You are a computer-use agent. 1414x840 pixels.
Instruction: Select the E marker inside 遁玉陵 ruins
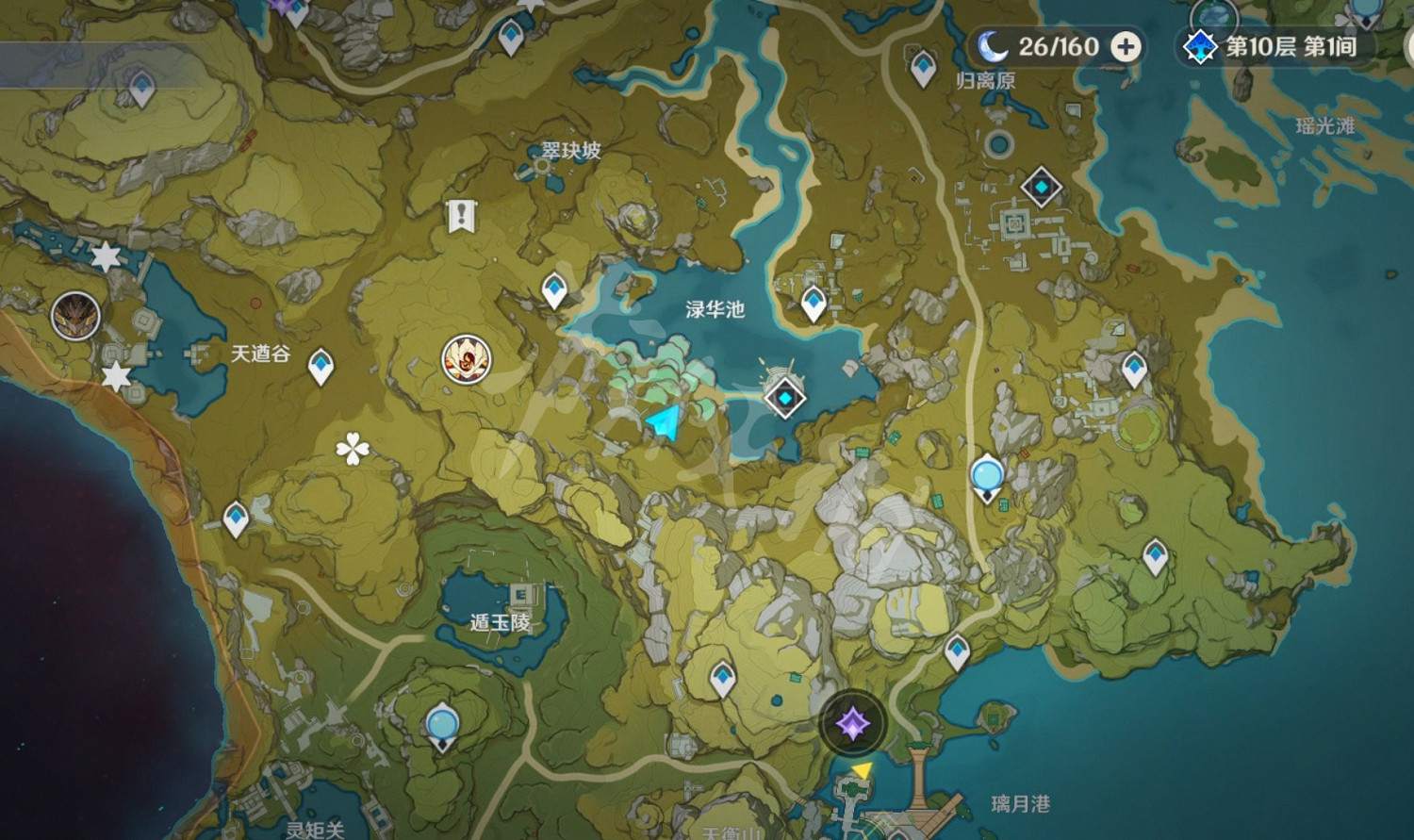519,595
